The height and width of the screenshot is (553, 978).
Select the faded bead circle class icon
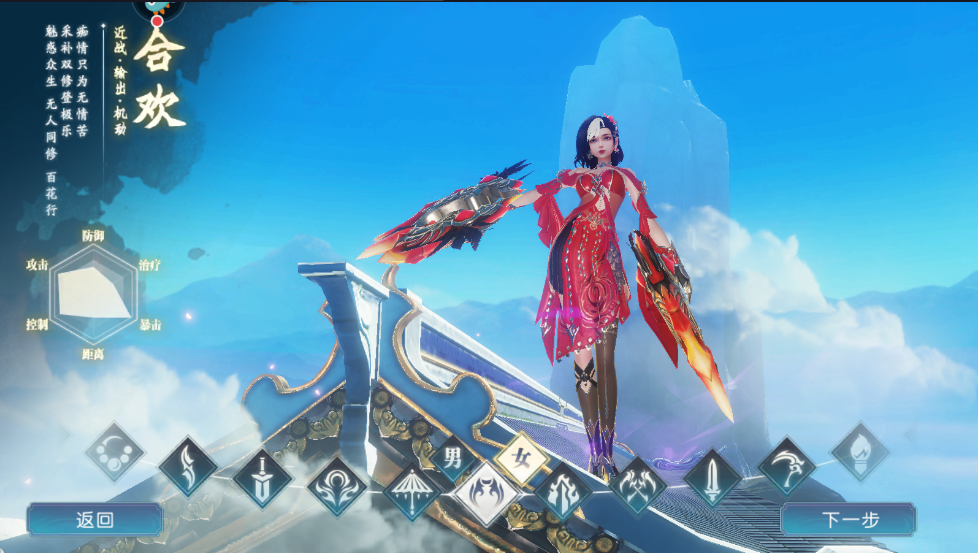(115, 451)
